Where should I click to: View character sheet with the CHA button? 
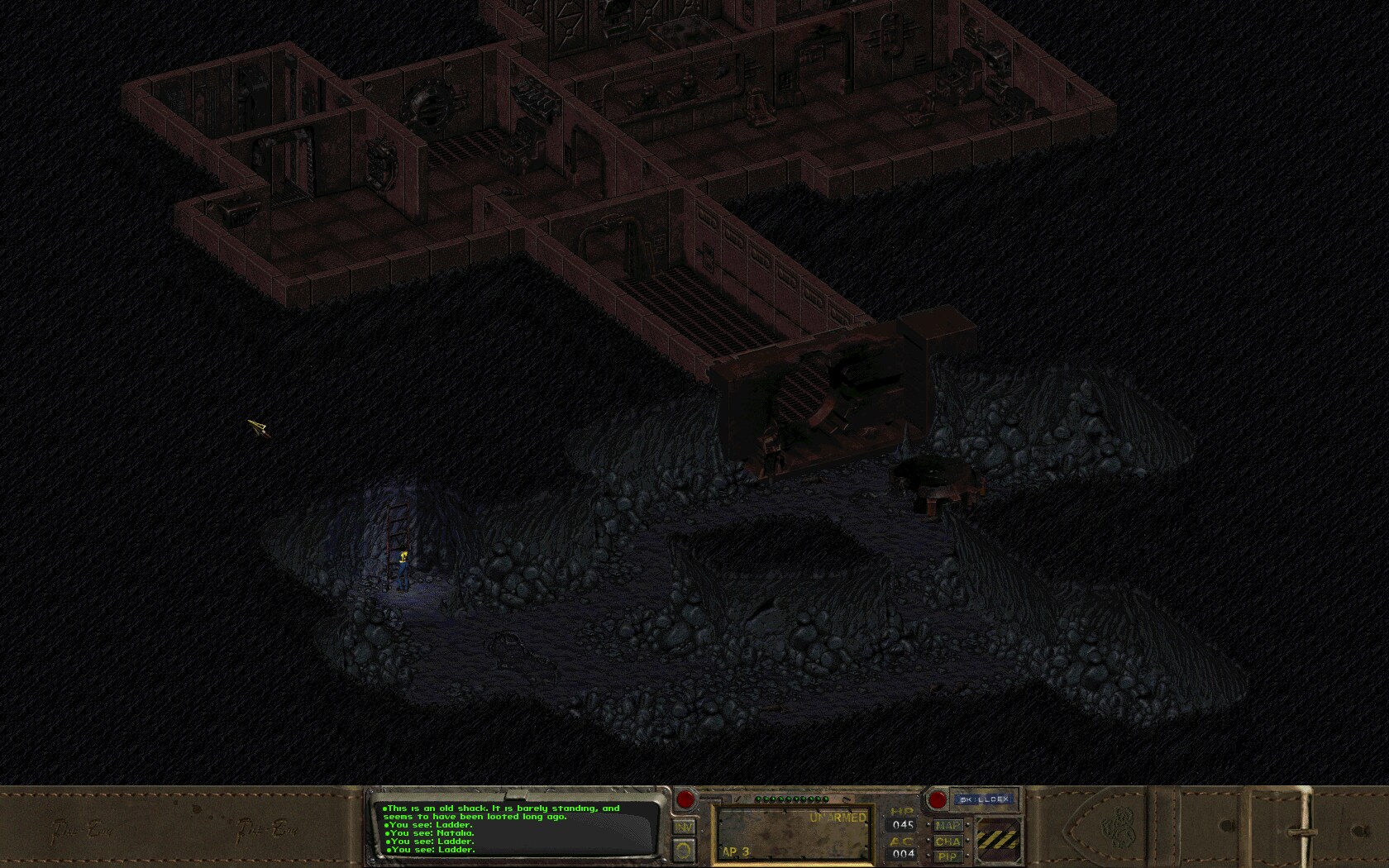click(947, 841)
